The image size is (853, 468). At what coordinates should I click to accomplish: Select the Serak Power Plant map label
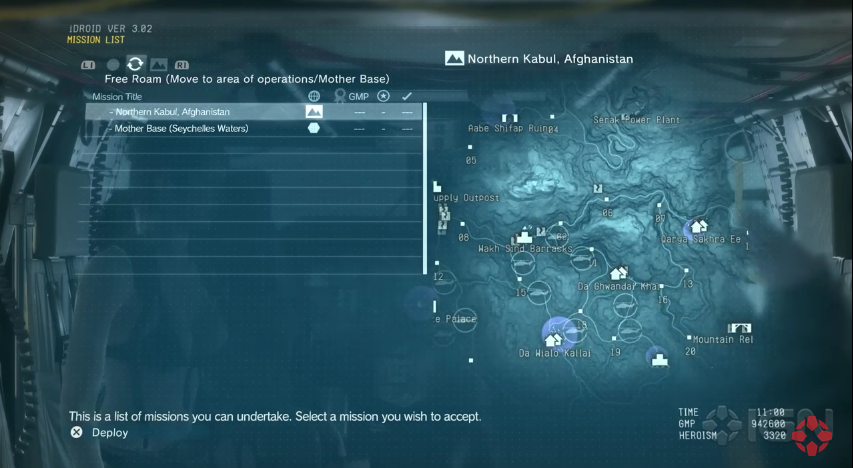click(636, 120)
